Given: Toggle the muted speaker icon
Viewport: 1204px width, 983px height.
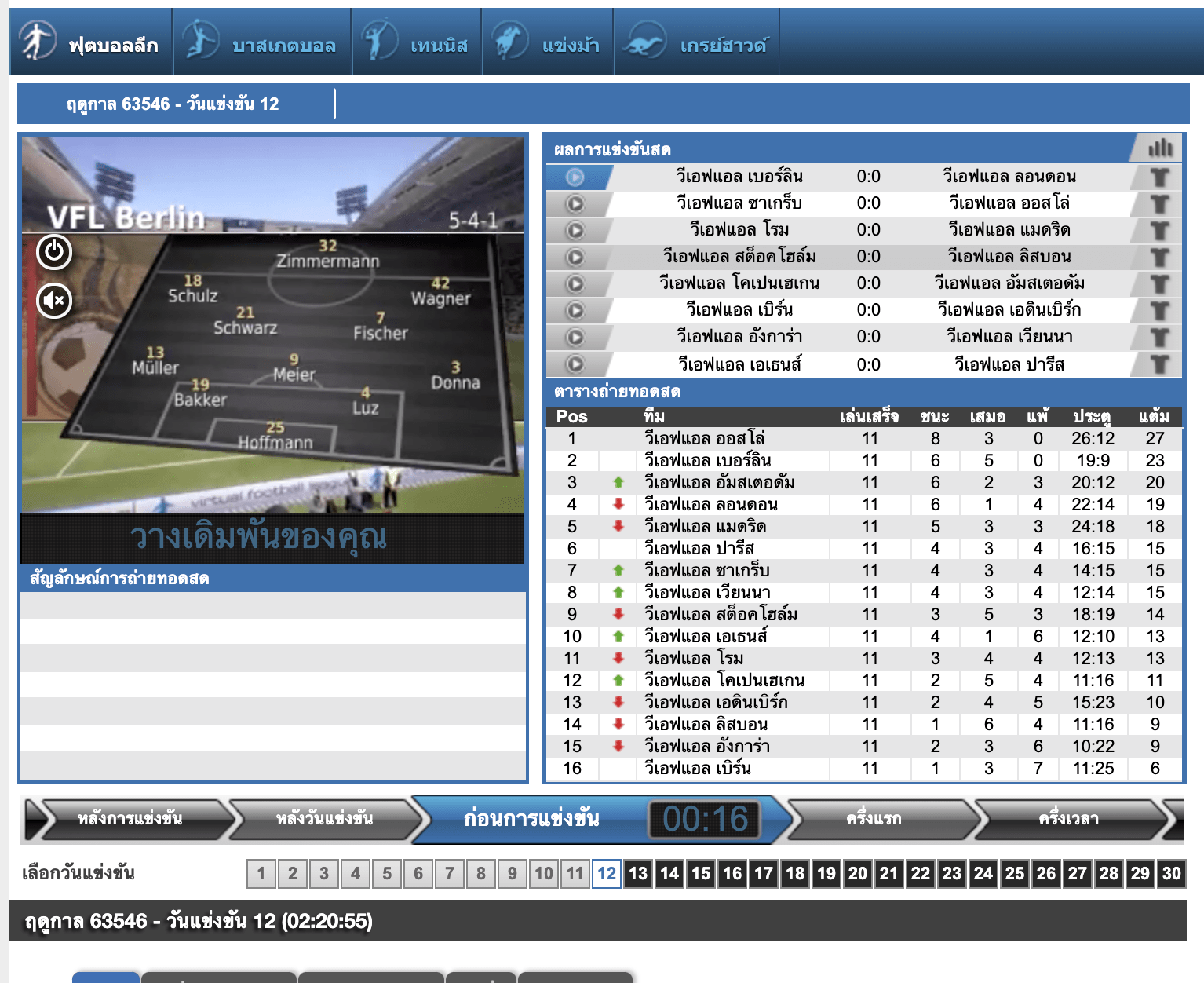Looking at the screenshot, I should (54, 300).
